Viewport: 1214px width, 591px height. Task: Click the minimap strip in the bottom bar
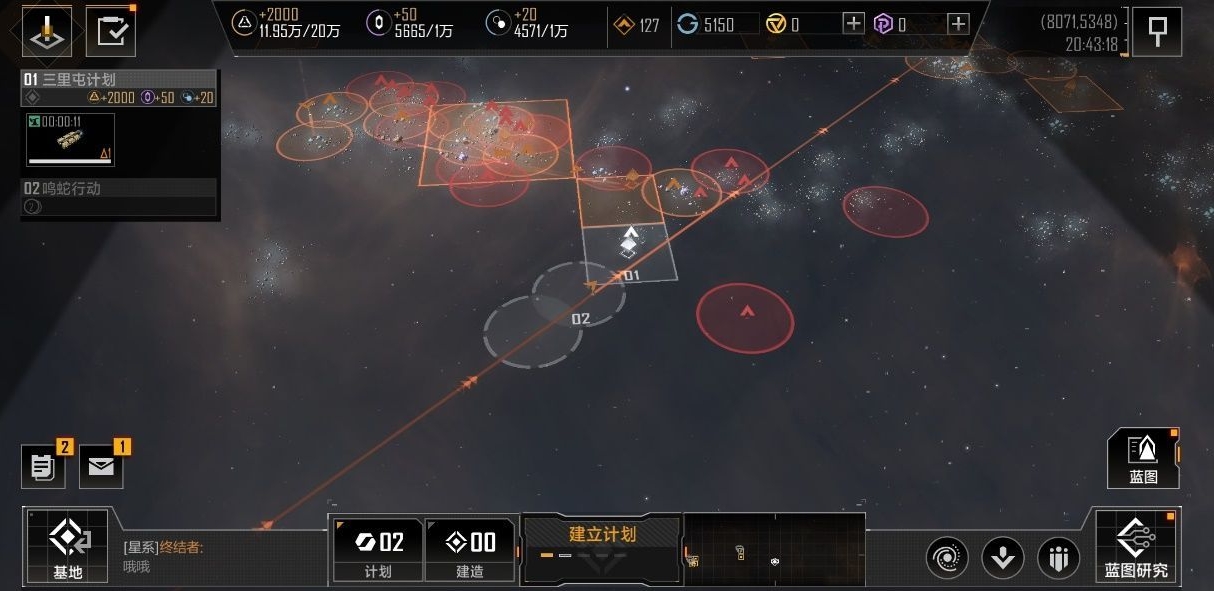tap(774, 549)
